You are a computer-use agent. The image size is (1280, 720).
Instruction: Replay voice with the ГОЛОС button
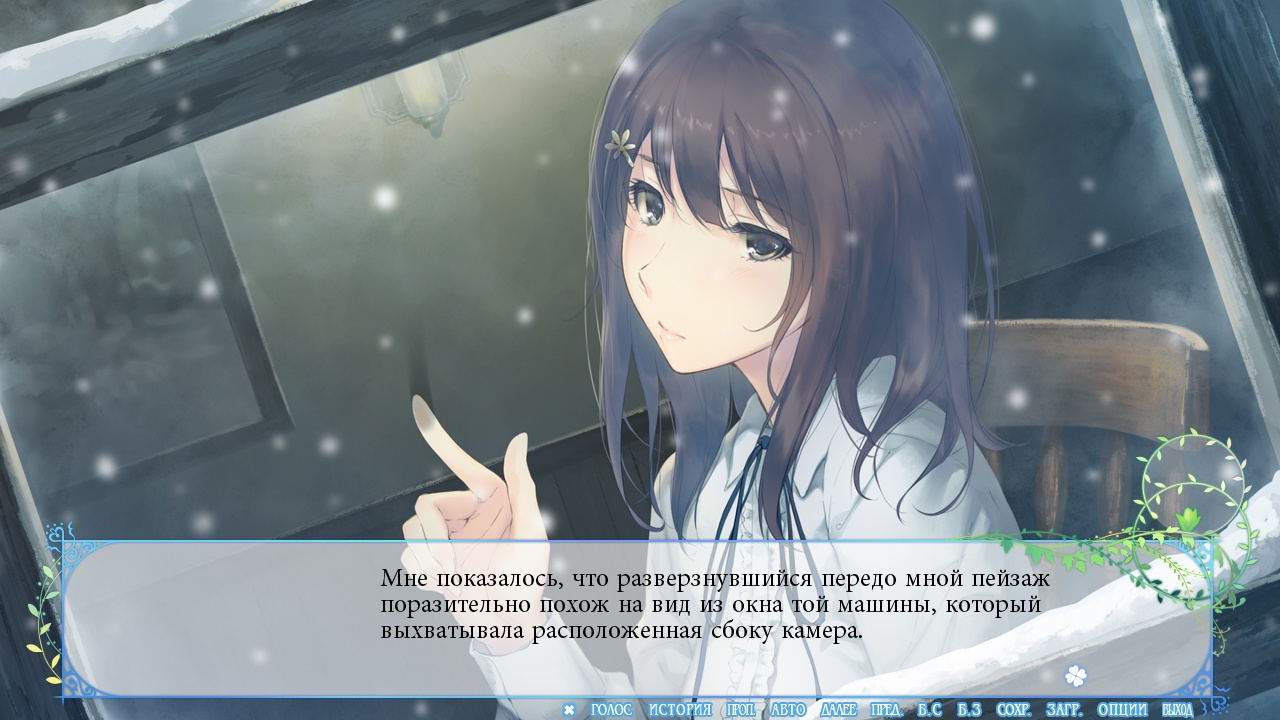(x=611, y=710)
